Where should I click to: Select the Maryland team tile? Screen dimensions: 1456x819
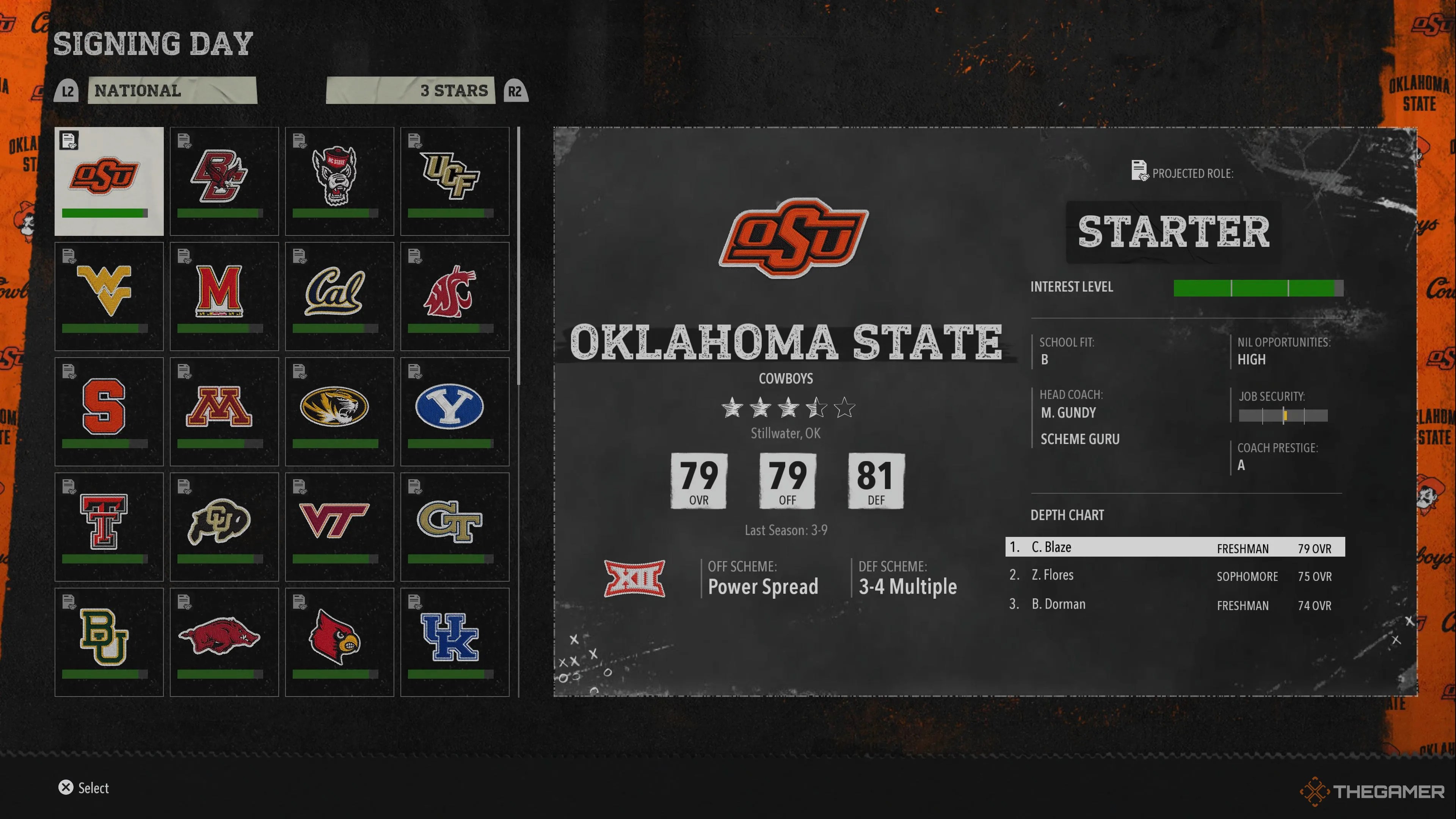tap(224, 296)
